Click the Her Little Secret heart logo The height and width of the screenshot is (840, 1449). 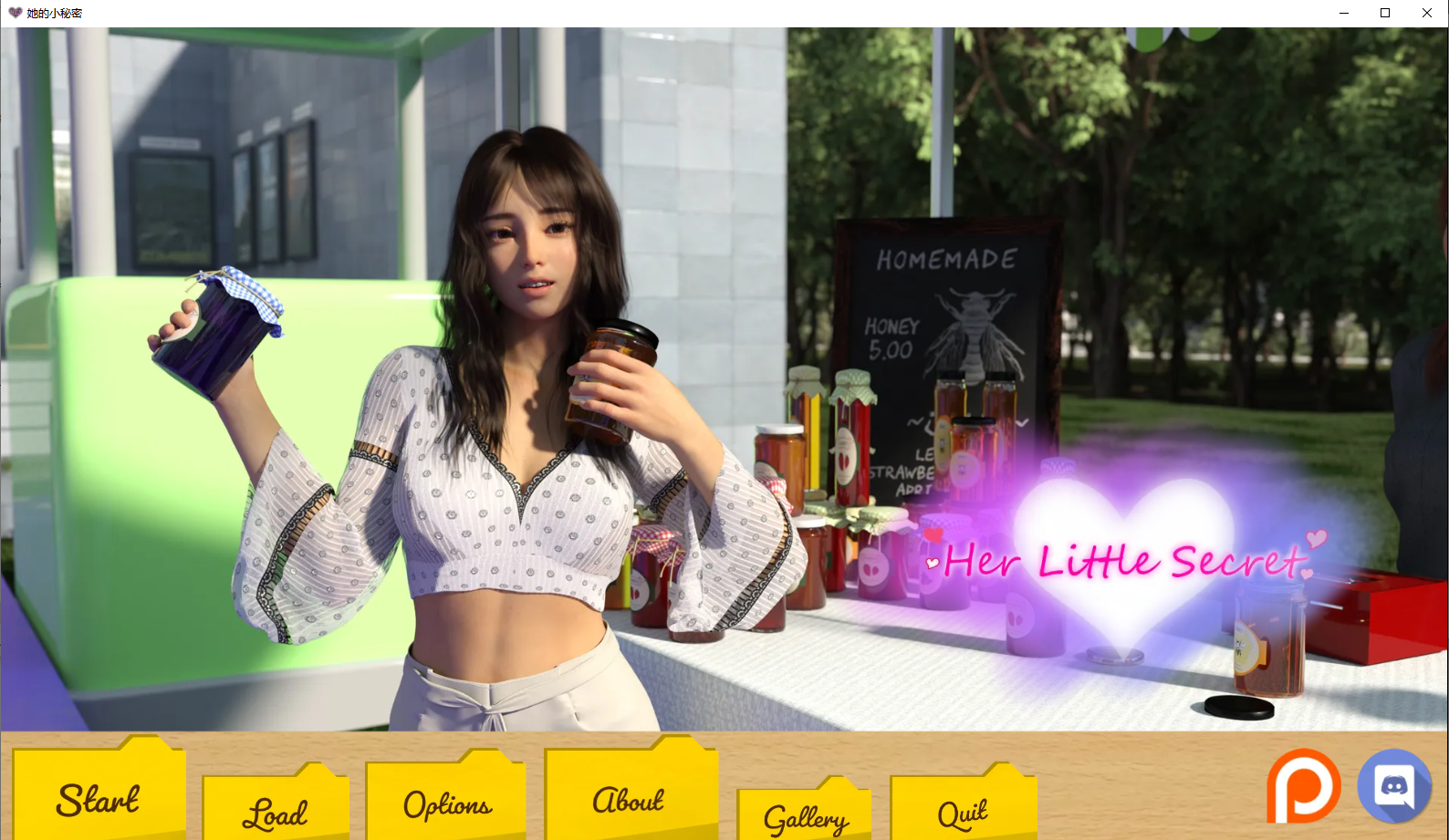tap(1118, 561)
